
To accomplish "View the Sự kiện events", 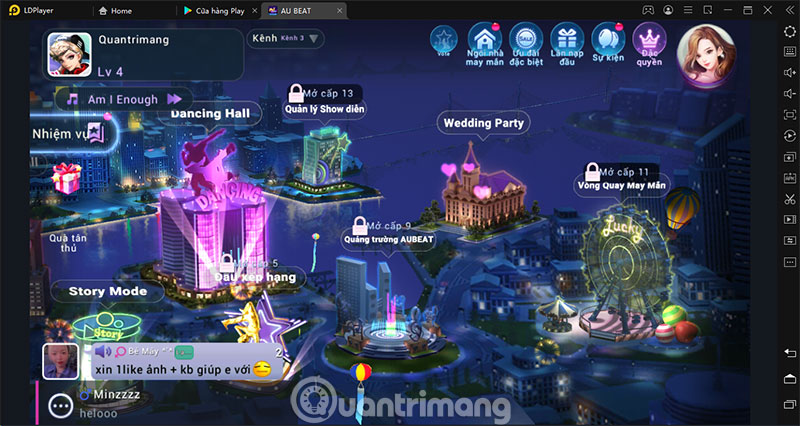I will click(608, 42).
